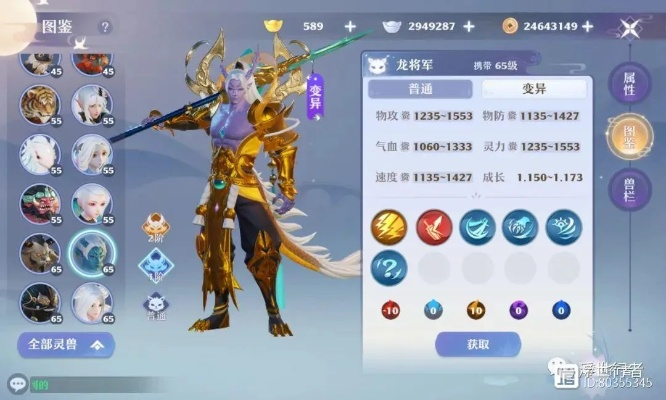Choose the white fox beast portrait

39,153
